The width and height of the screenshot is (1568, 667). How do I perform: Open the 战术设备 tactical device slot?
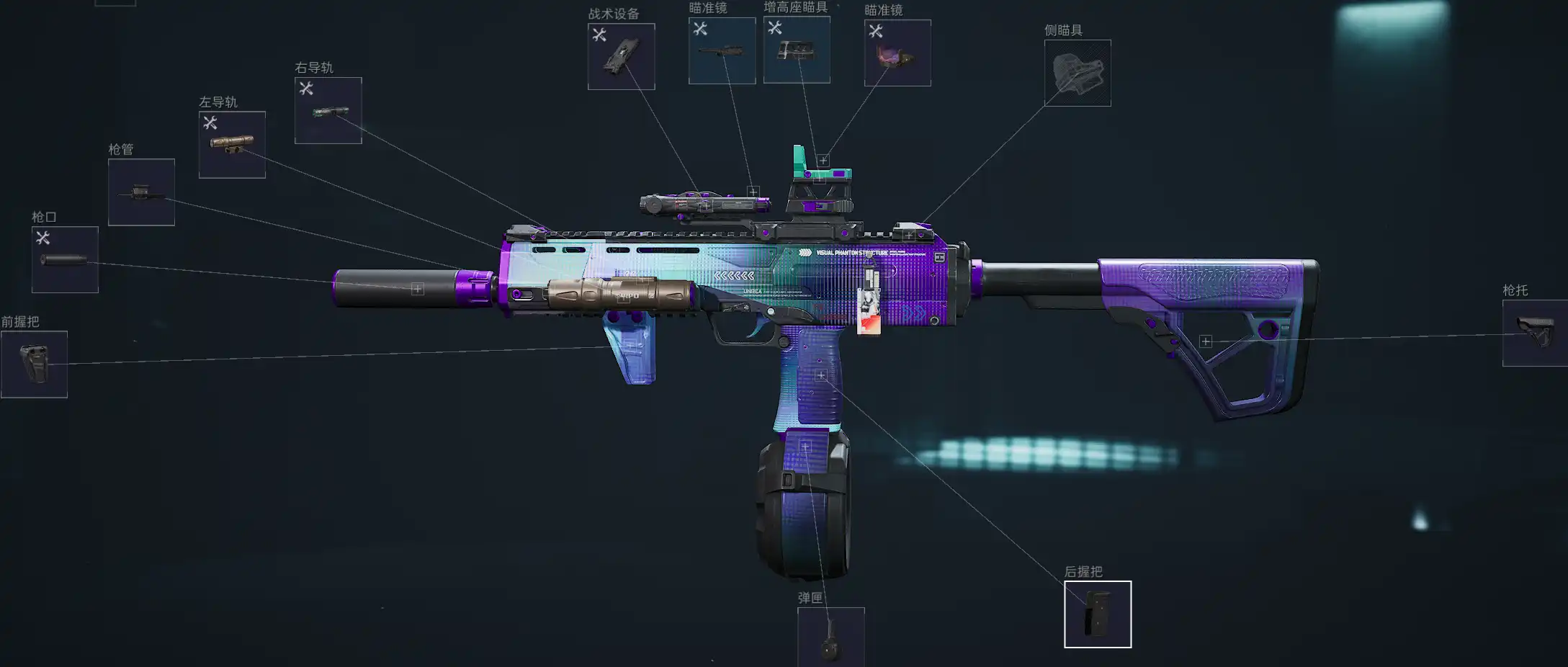tap(621, 57)
